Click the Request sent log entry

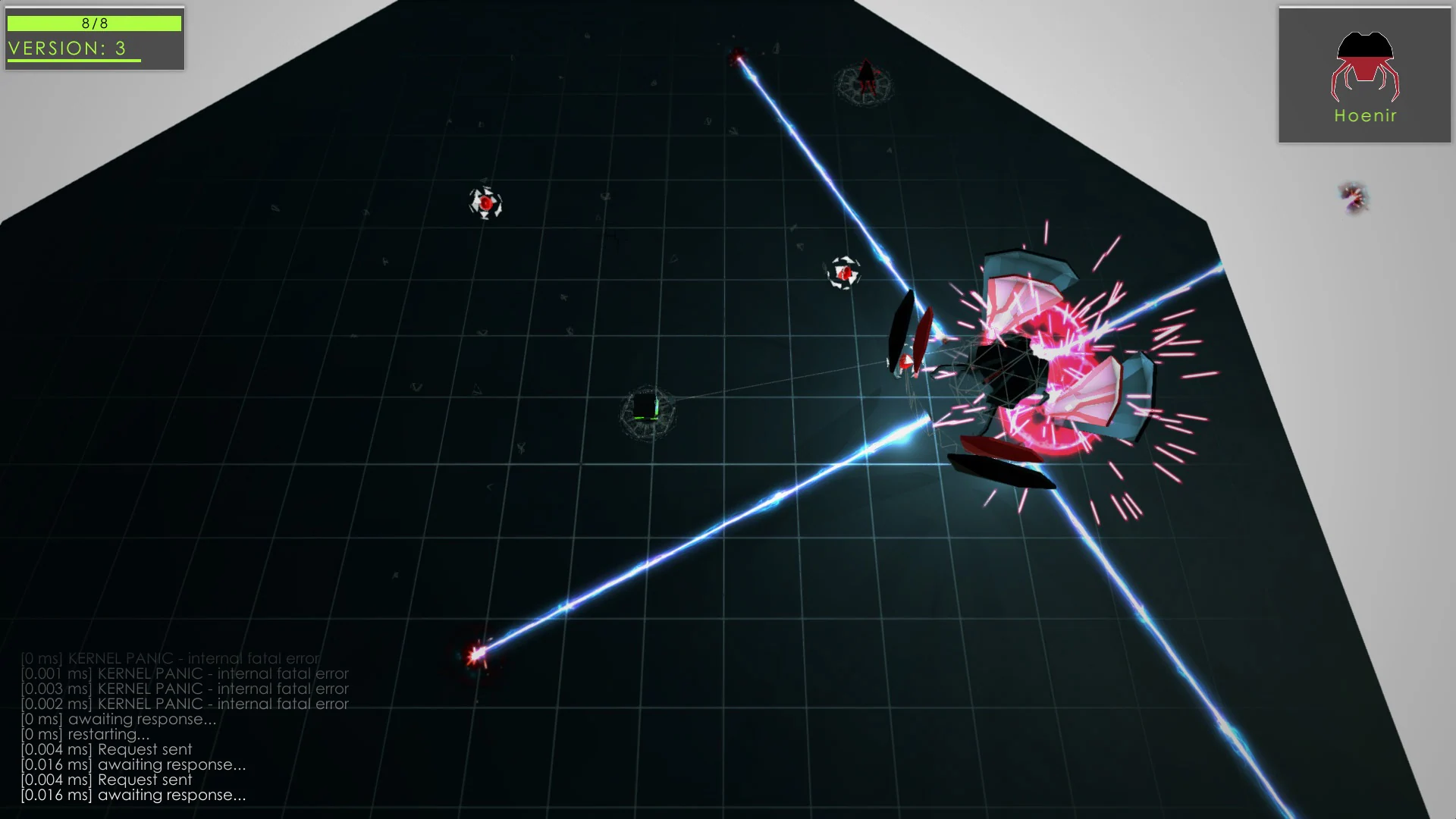106,749
